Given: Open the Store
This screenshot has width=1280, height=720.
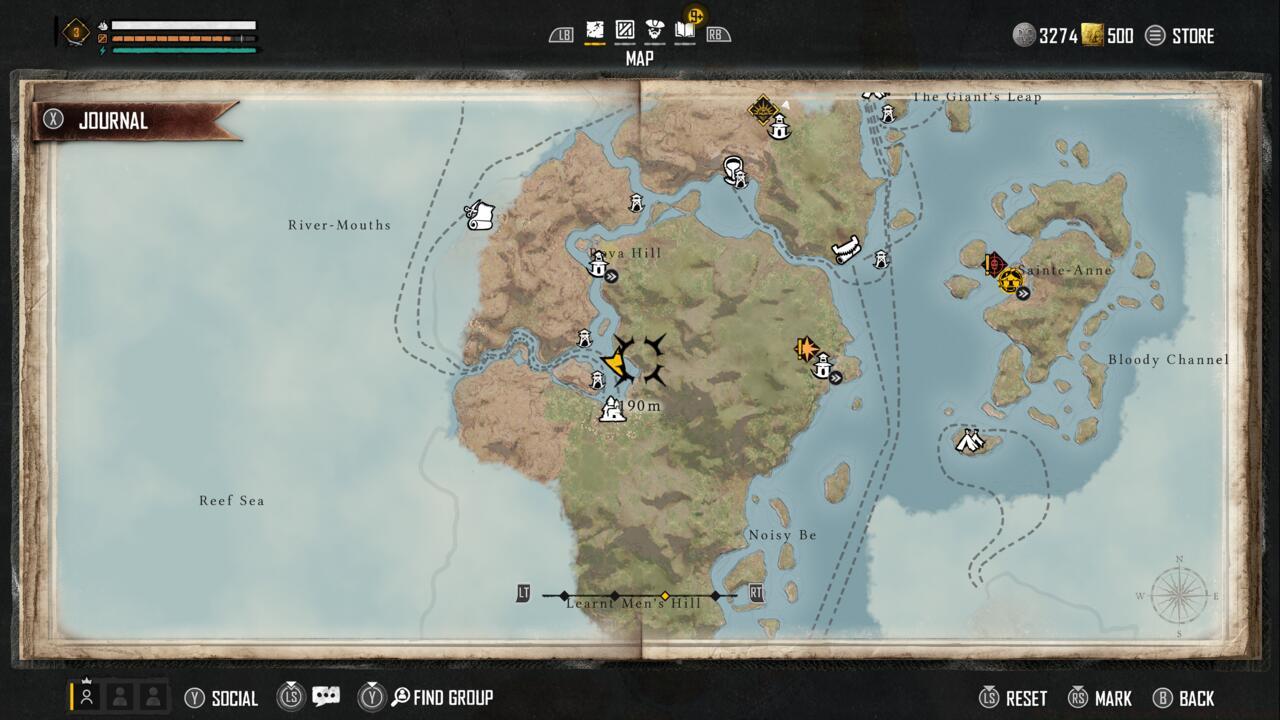Looking at the screenshot, I should point(1180,36).
